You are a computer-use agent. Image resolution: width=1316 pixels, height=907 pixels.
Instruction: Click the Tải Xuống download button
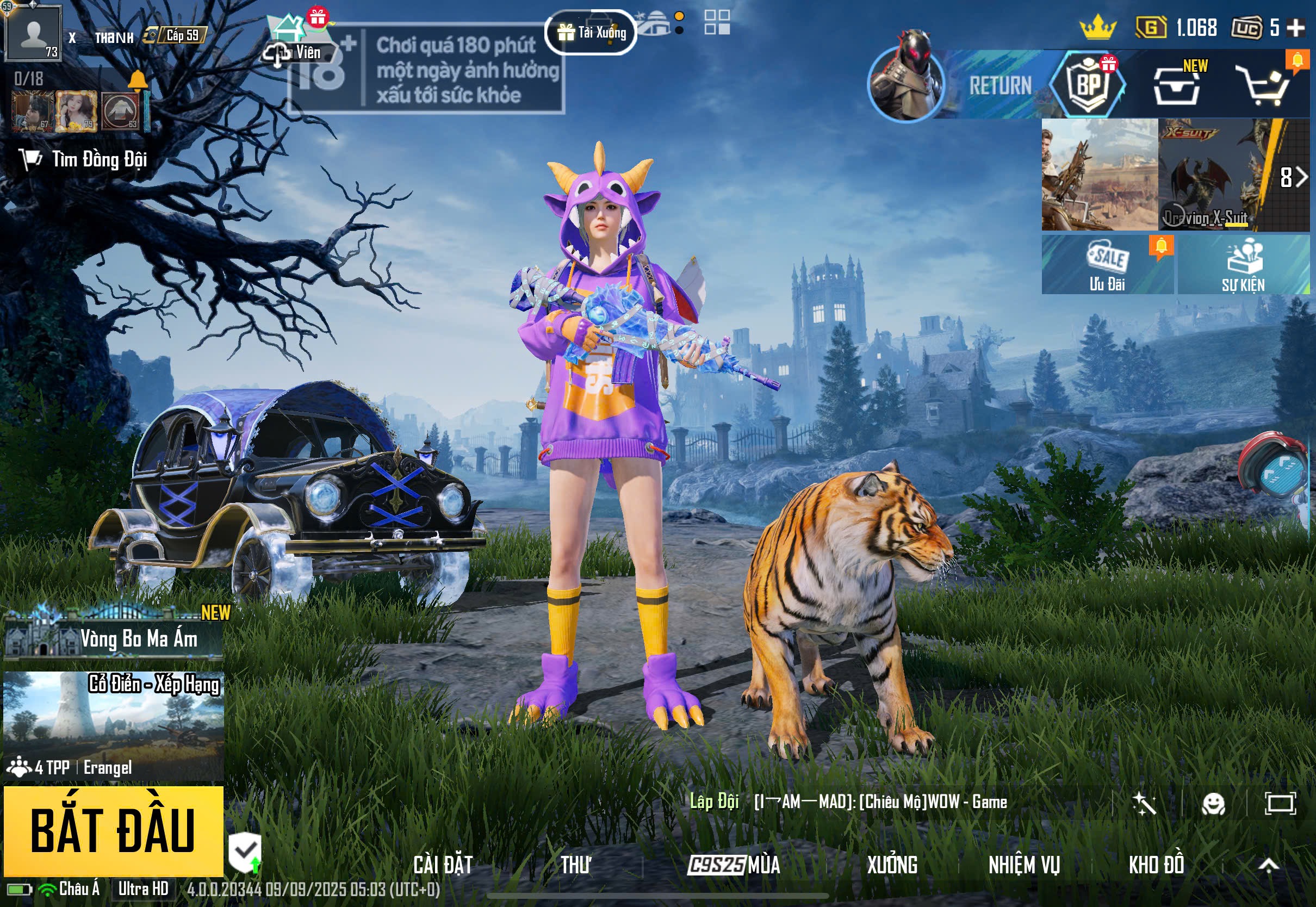coord(591,33)
